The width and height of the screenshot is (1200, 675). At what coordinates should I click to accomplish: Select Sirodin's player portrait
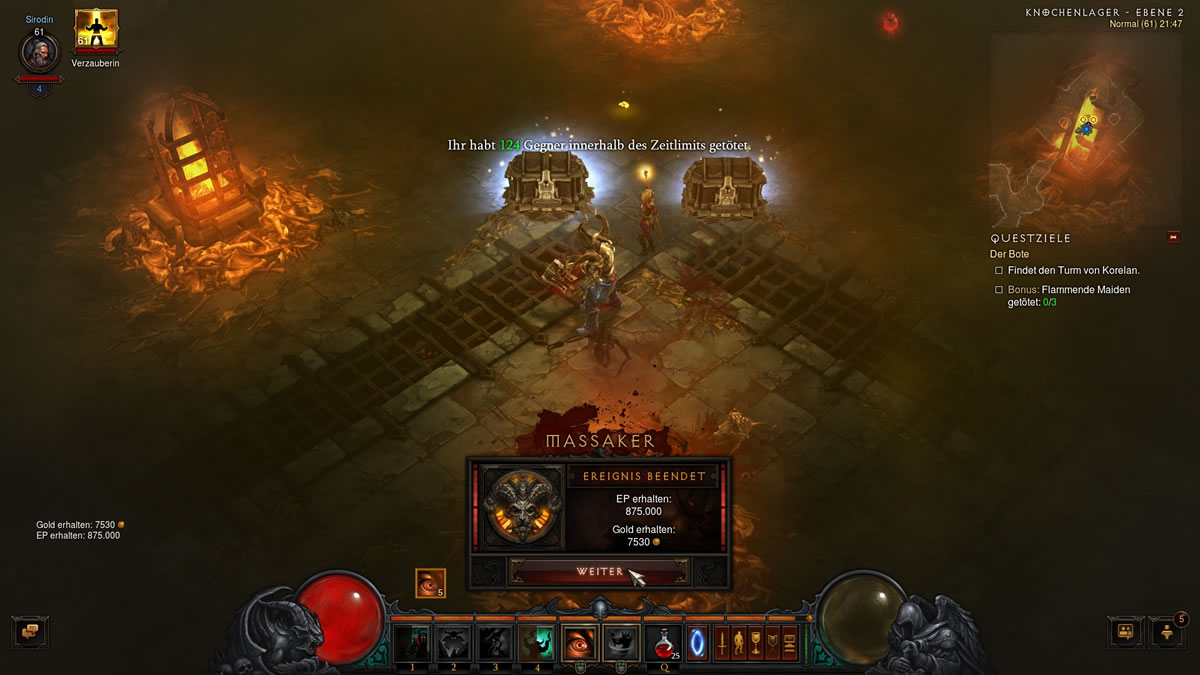[x=39, y=52]
